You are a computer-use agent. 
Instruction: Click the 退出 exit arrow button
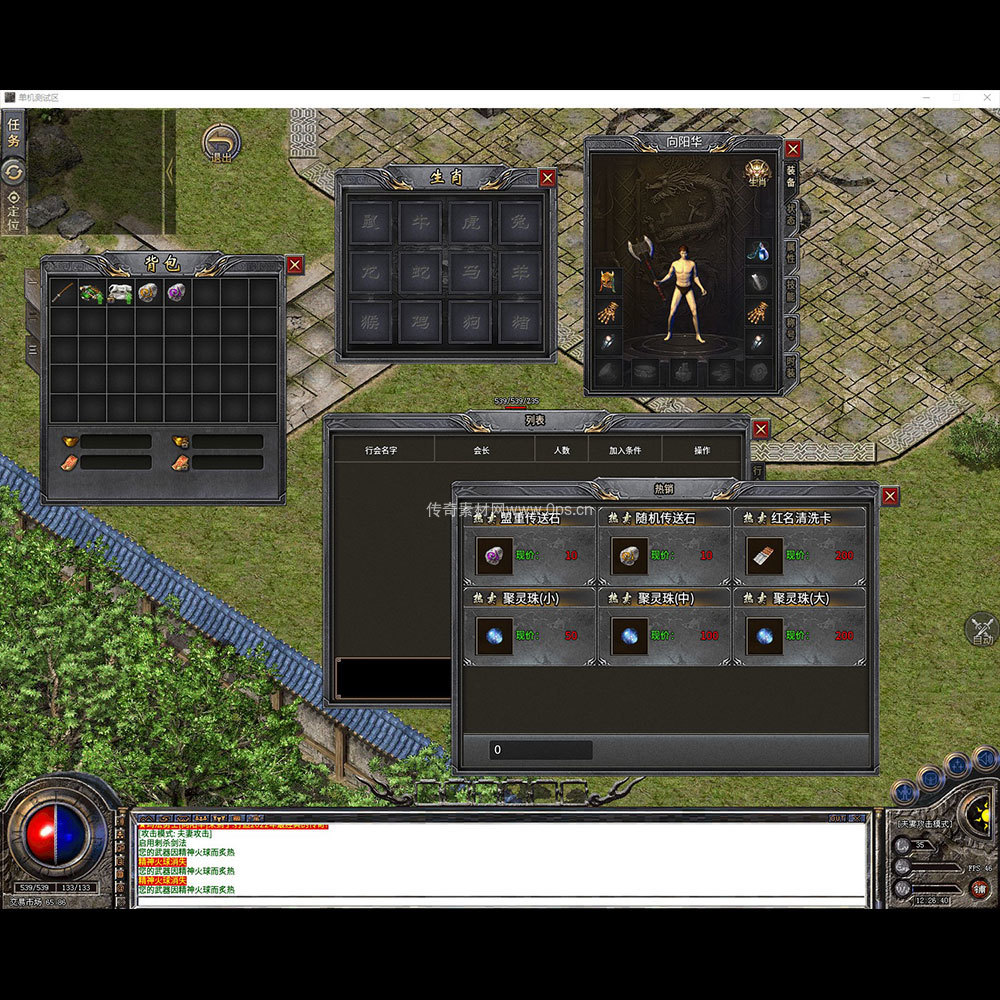(x=220, y=143)
